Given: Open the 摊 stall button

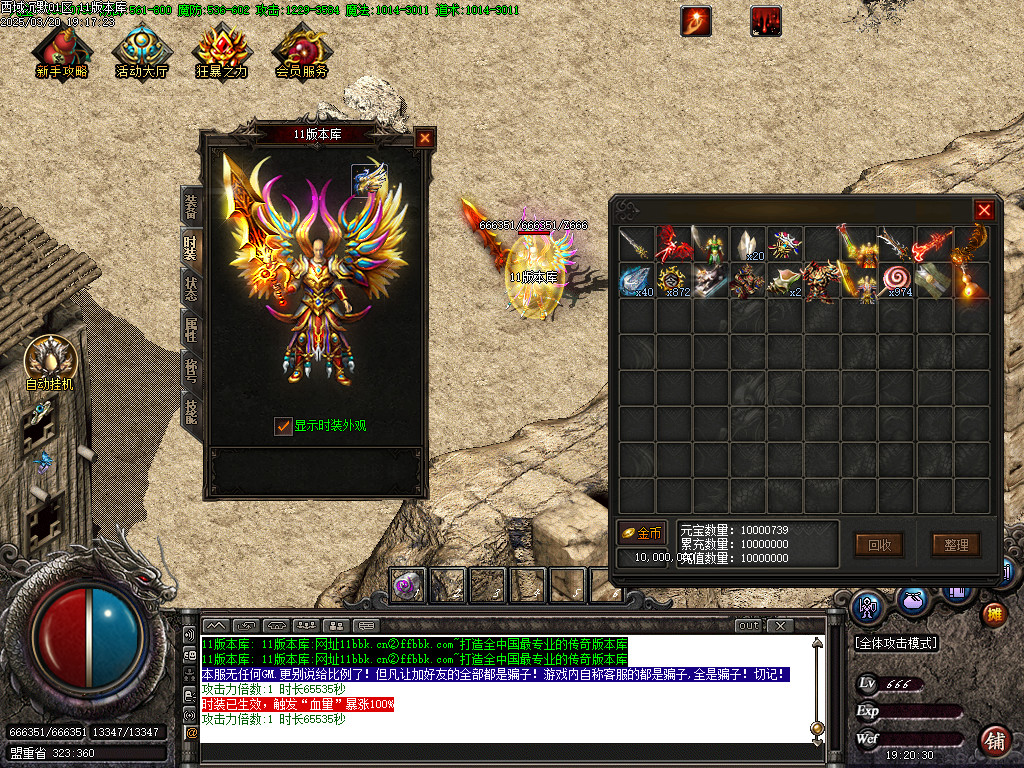Looking at the screenshot, I should pos(993,614).
